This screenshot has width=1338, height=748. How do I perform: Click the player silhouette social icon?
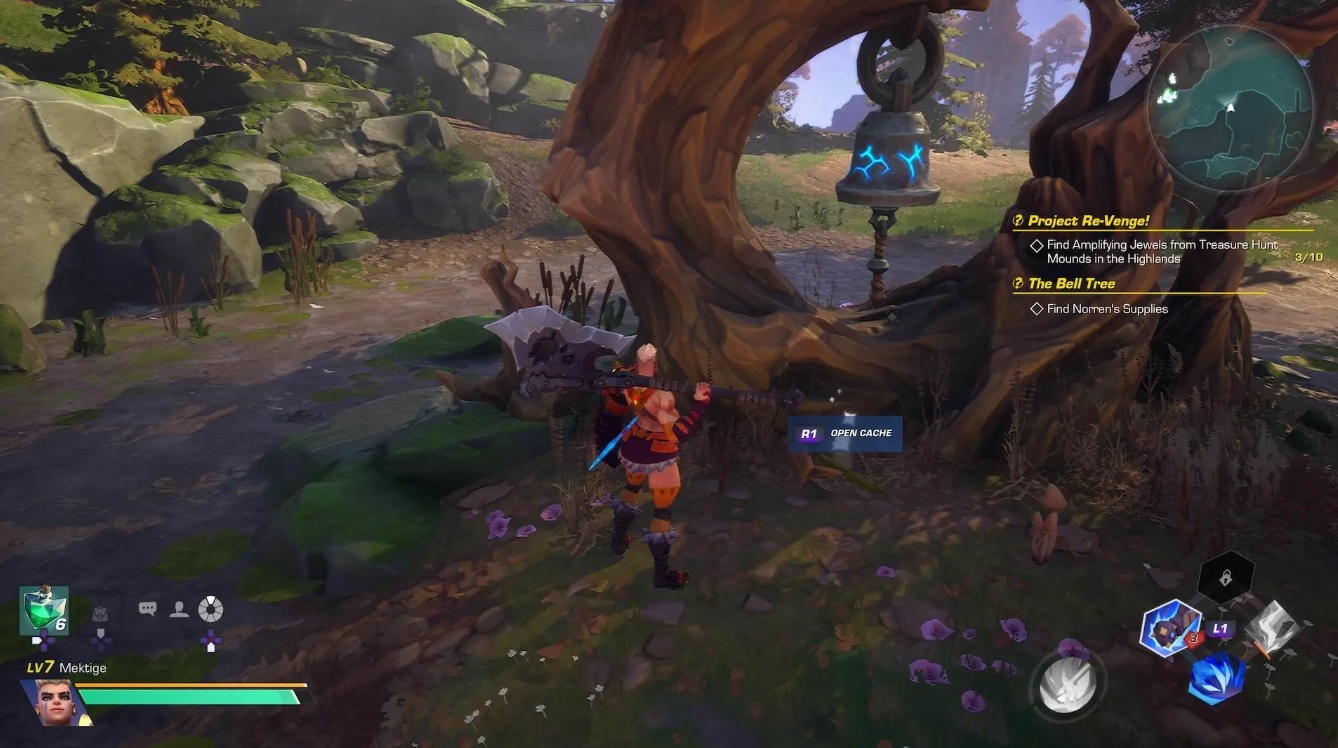pos(179,609)
